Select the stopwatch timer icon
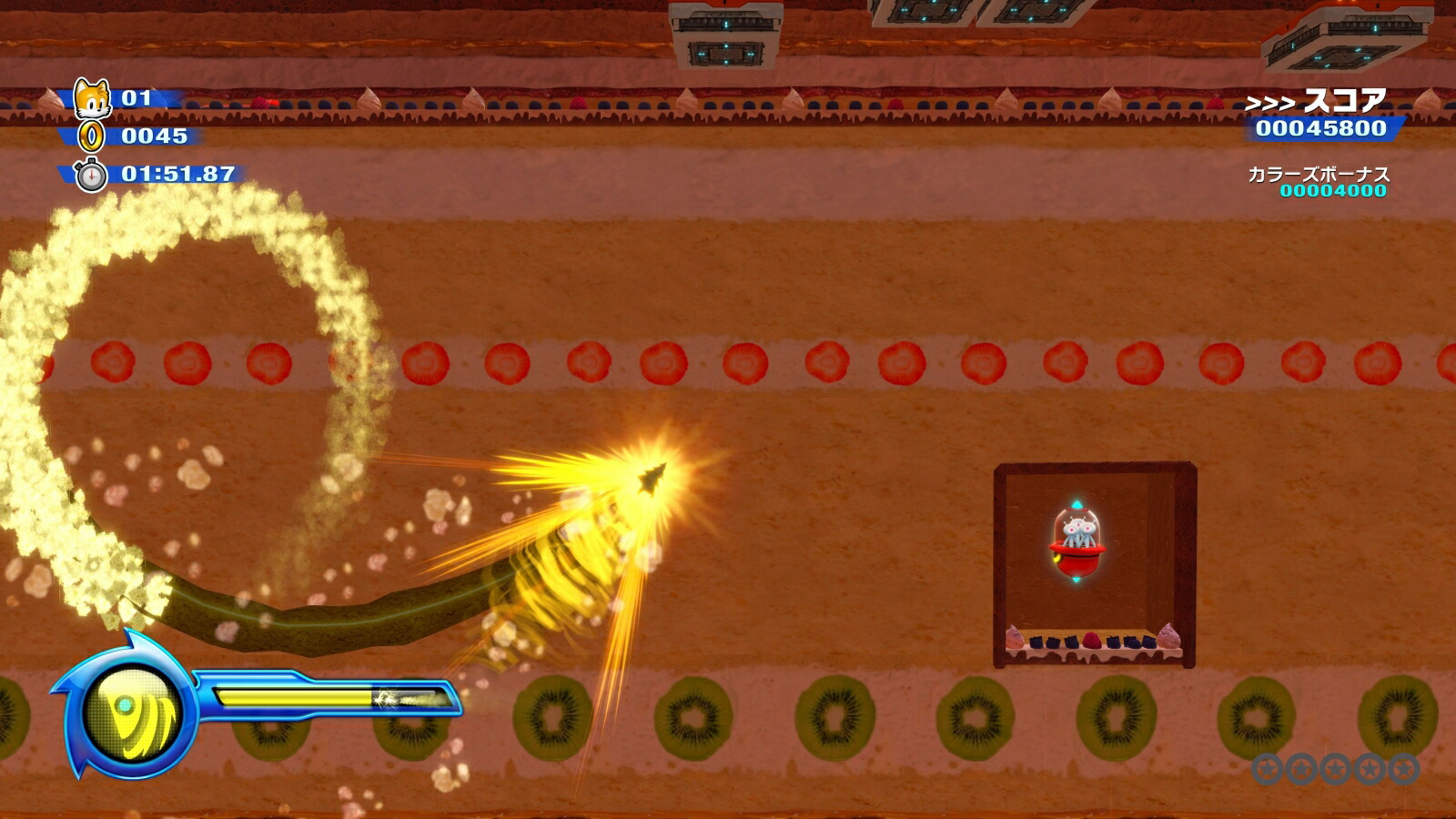Image resolution: width=1456 pixels, height=819 pixels. tap(91, 174)
